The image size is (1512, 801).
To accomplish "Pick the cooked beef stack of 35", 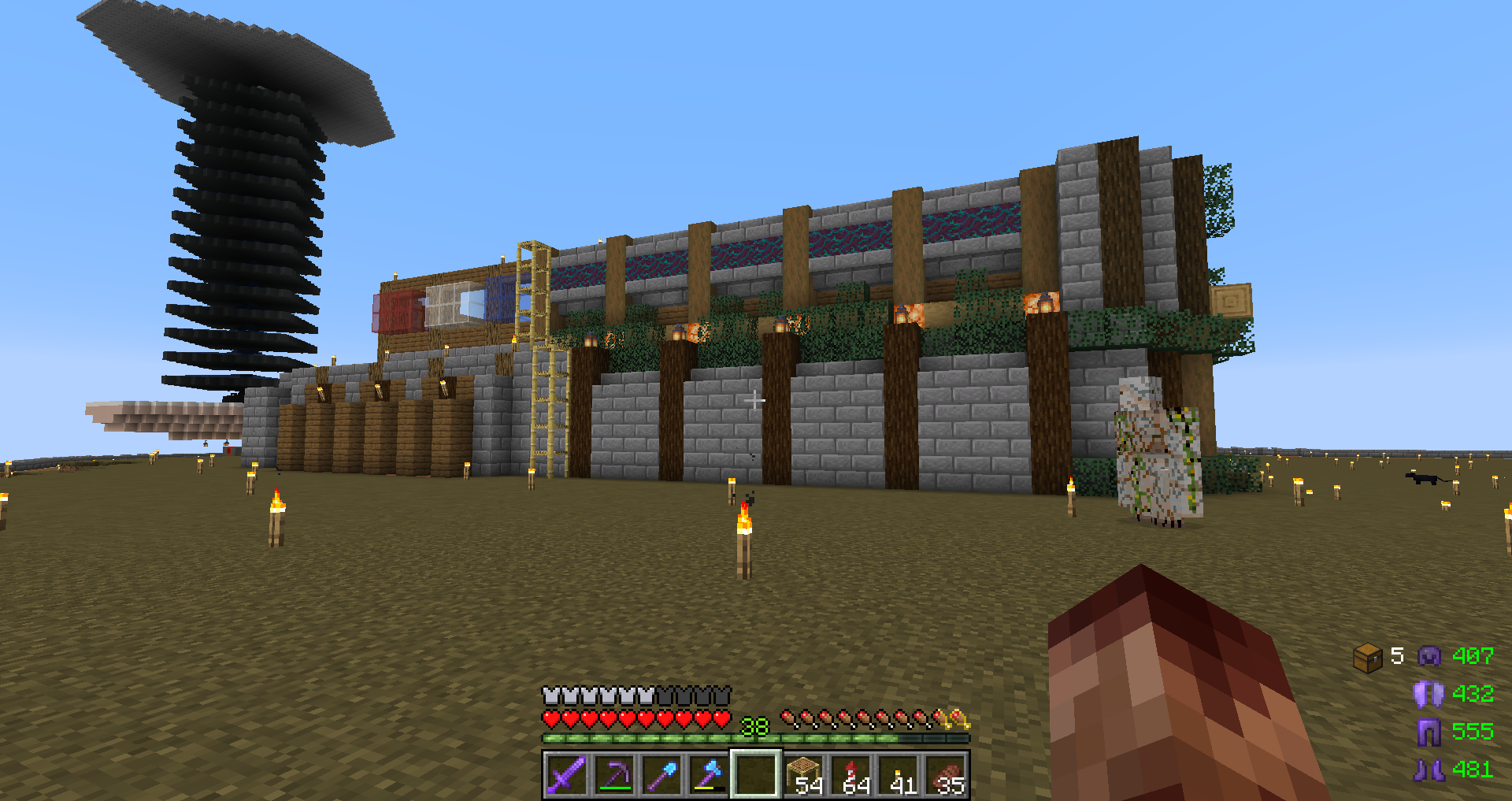I will point(947,775).
